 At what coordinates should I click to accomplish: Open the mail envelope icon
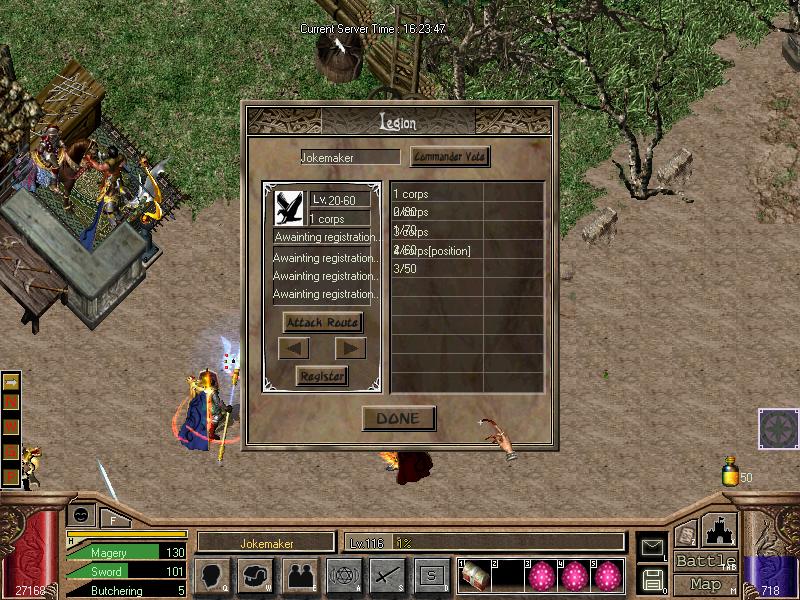tap(652, 547)
